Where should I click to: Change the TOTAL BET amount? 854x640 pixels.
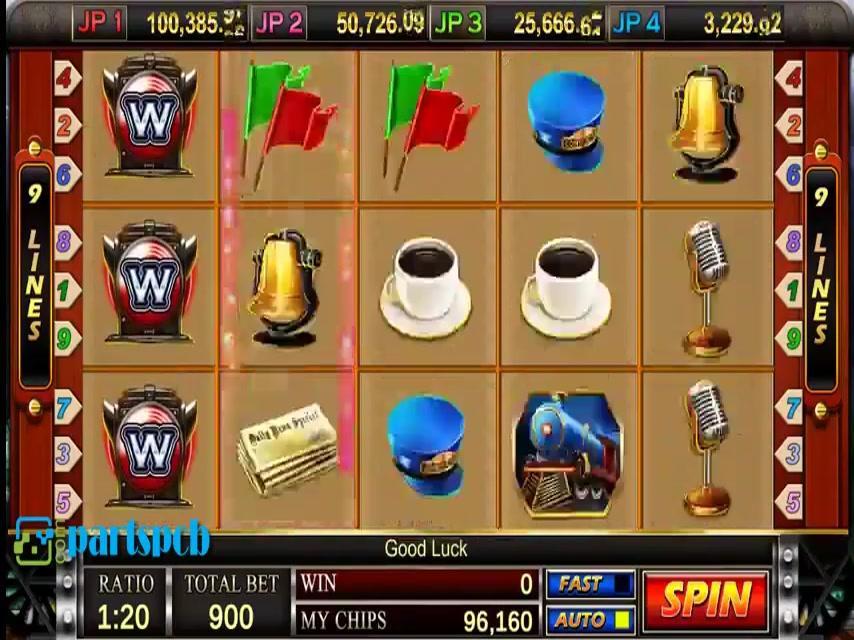click(231, 602)
